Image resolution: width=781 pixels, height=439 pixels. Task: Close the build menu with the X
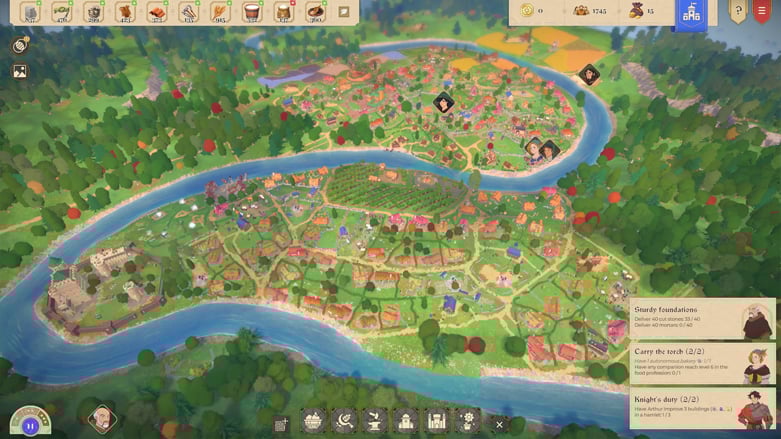coord(499,424)
